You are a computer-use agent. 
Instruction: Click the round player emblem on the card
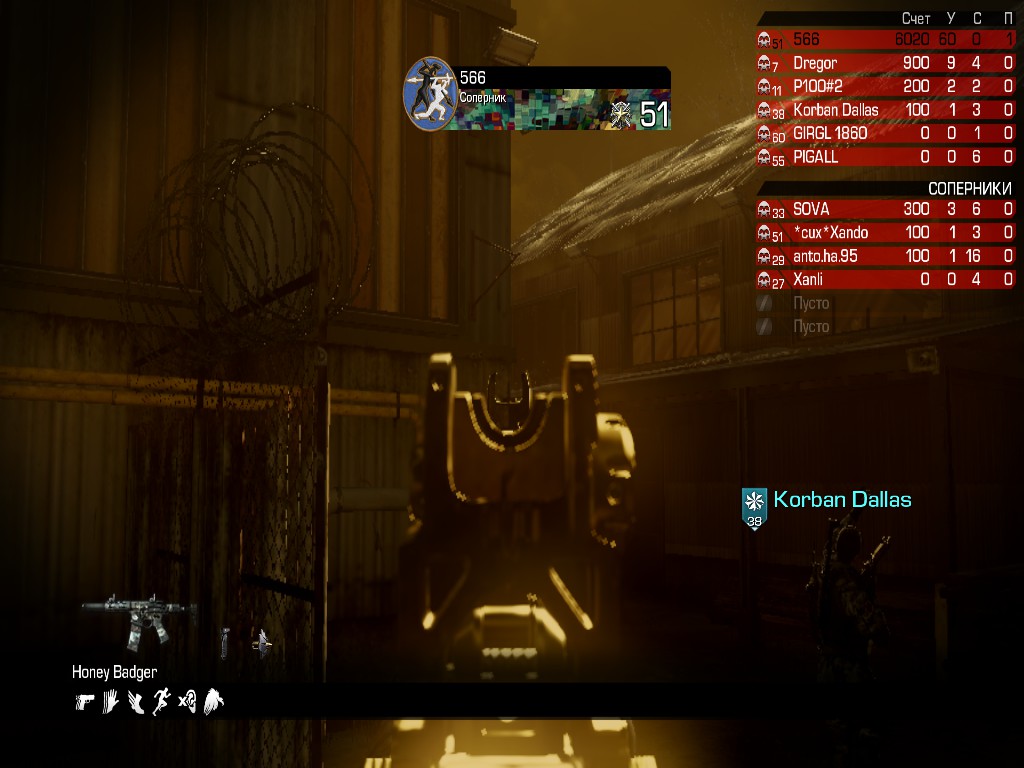click(x=430, y=93)
